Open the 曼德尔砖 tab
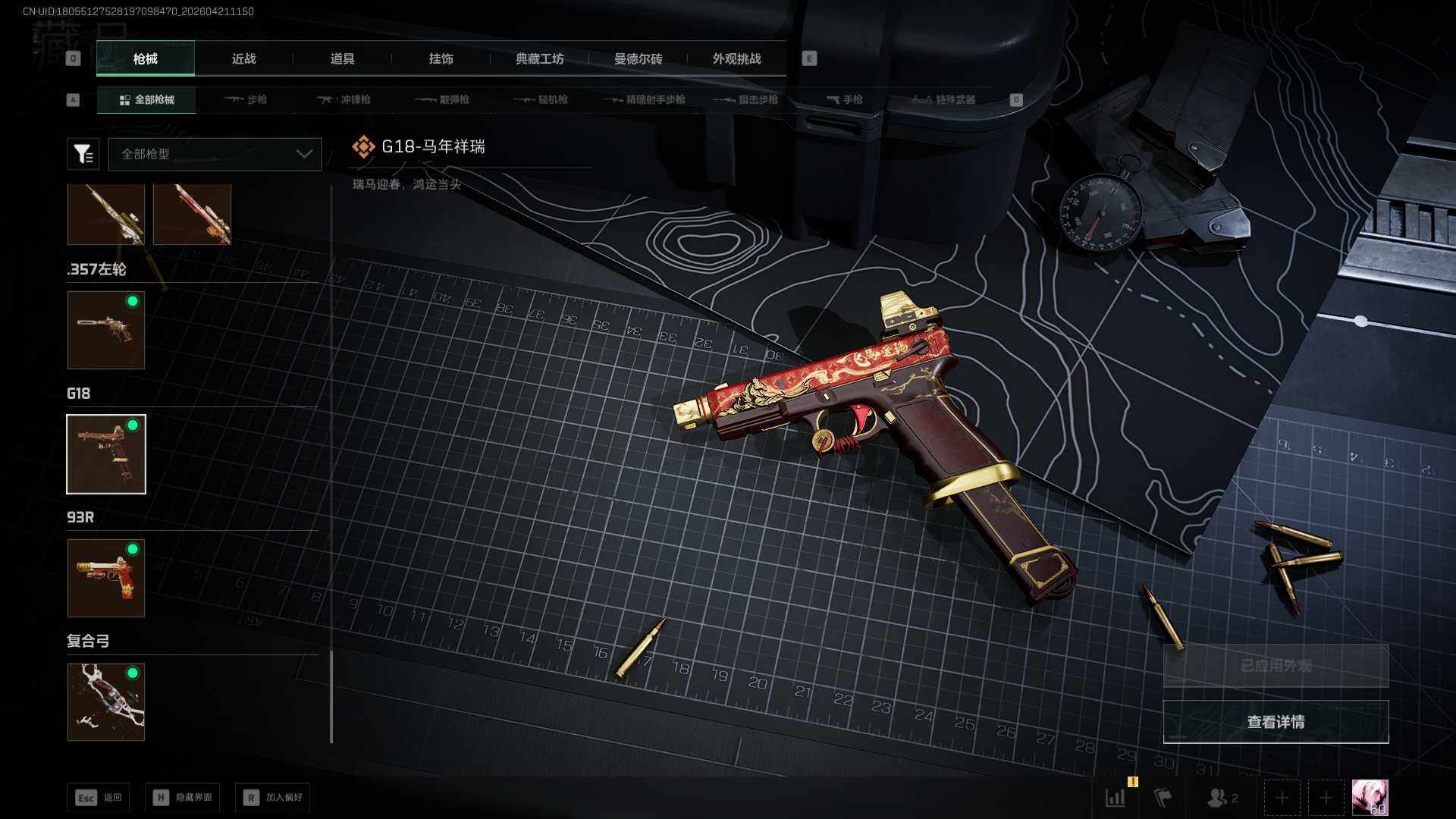This screenshot has width=1456, height=819. 638,59
